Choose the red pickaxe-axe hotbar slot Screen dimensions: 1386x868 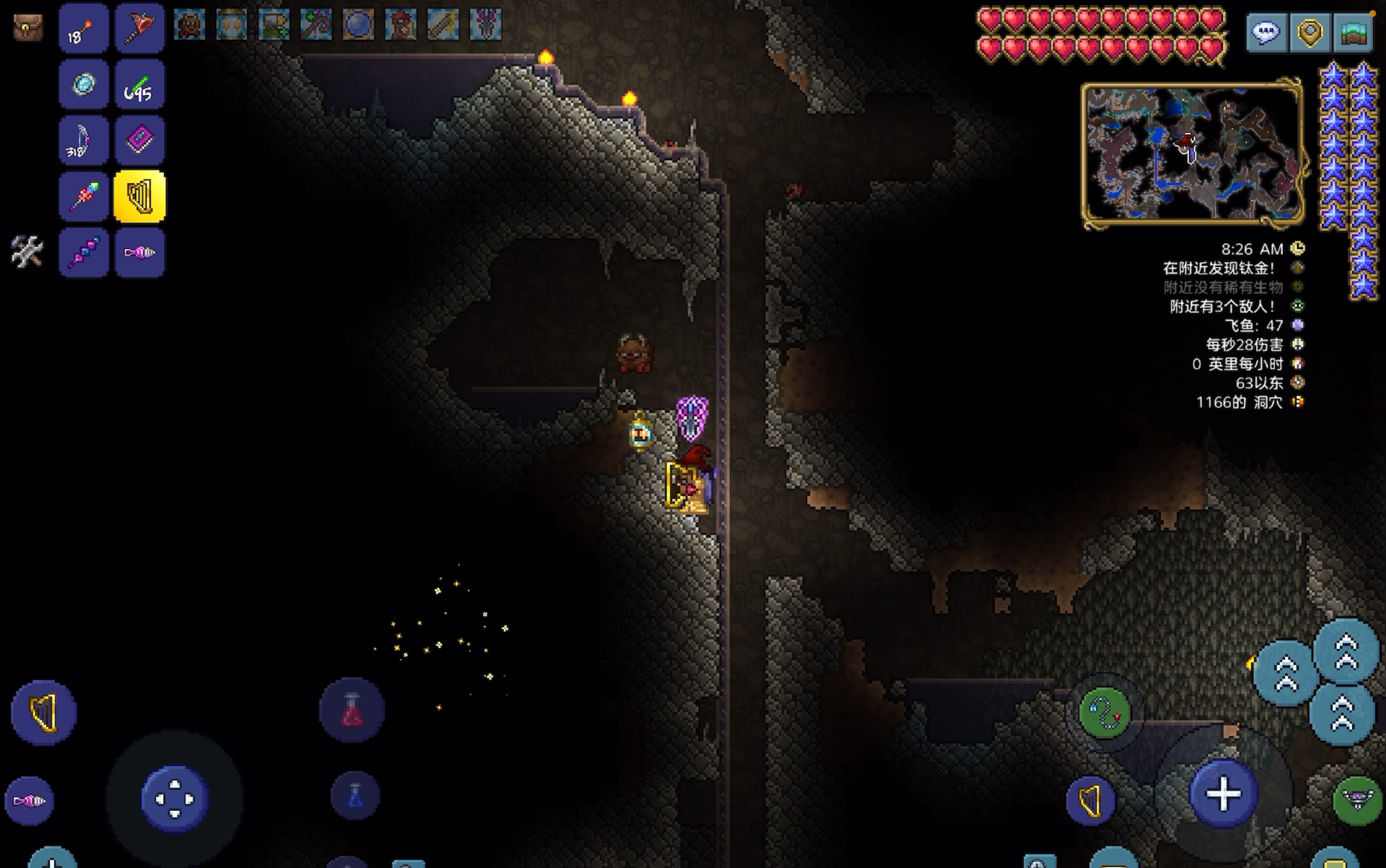coord(139,28)
